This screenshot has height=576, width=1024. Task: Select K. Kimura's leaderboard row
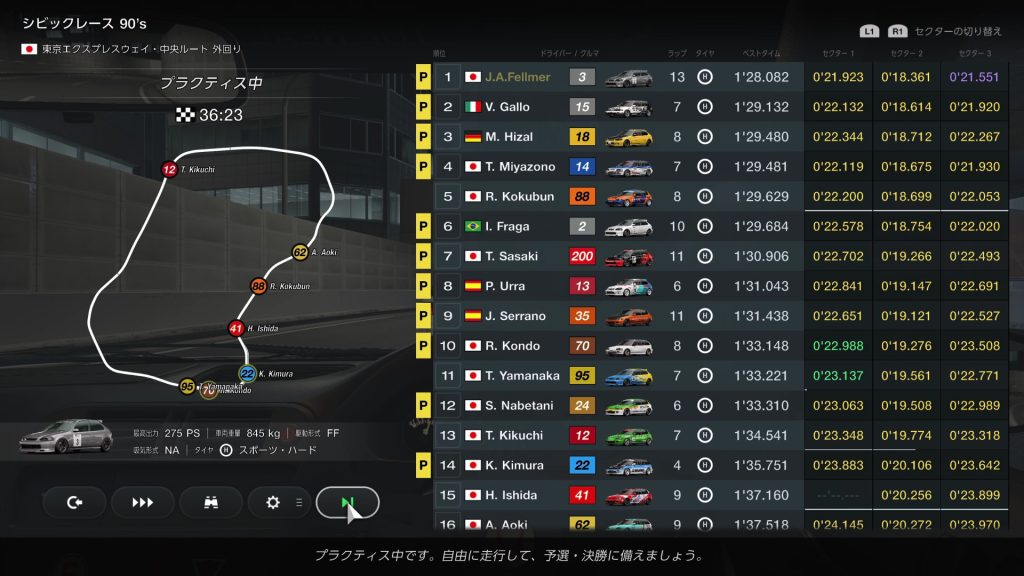pos(620,465)
